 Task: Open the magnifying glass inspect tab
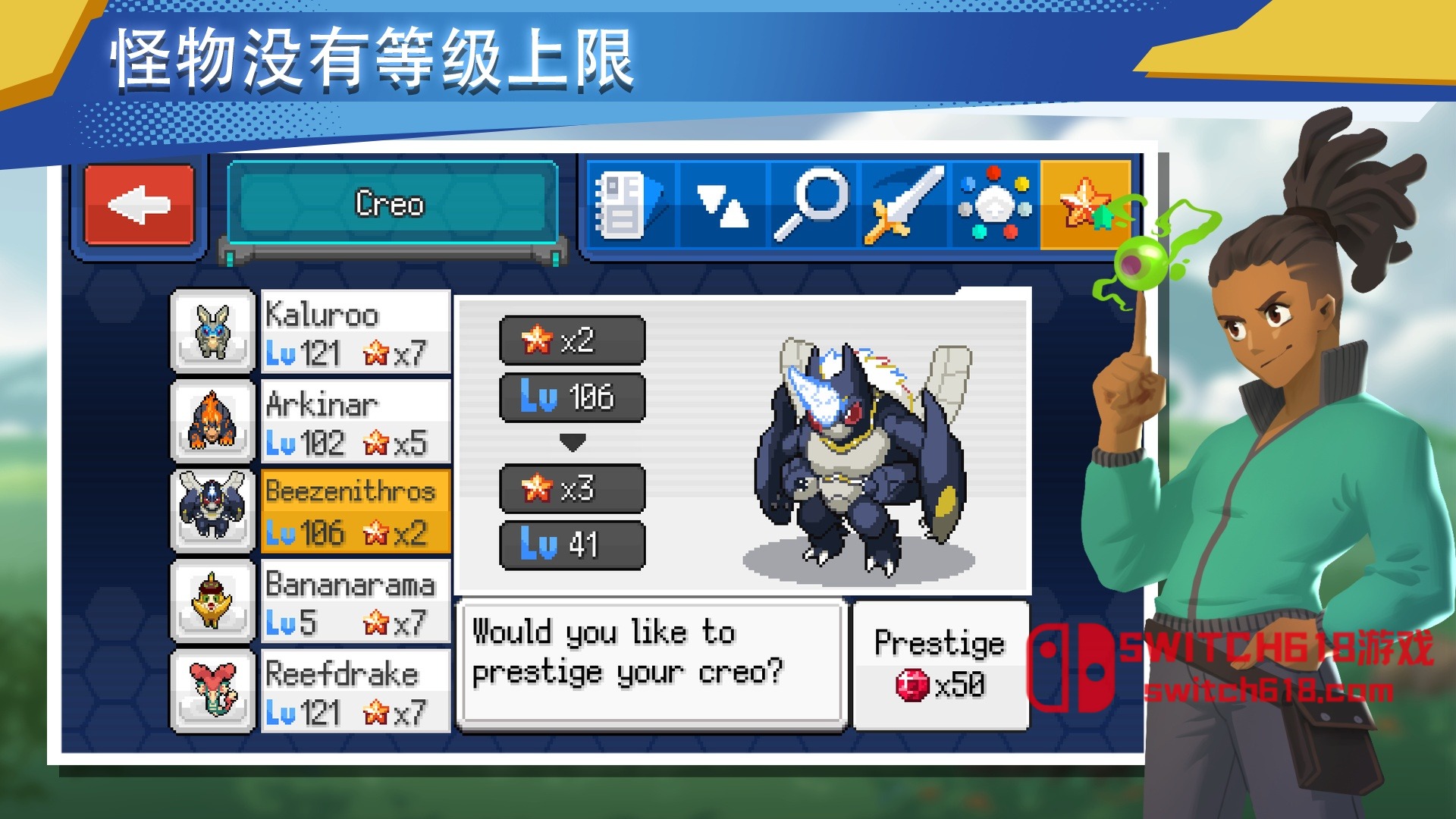pyautogui.click(x=811, y=205)
